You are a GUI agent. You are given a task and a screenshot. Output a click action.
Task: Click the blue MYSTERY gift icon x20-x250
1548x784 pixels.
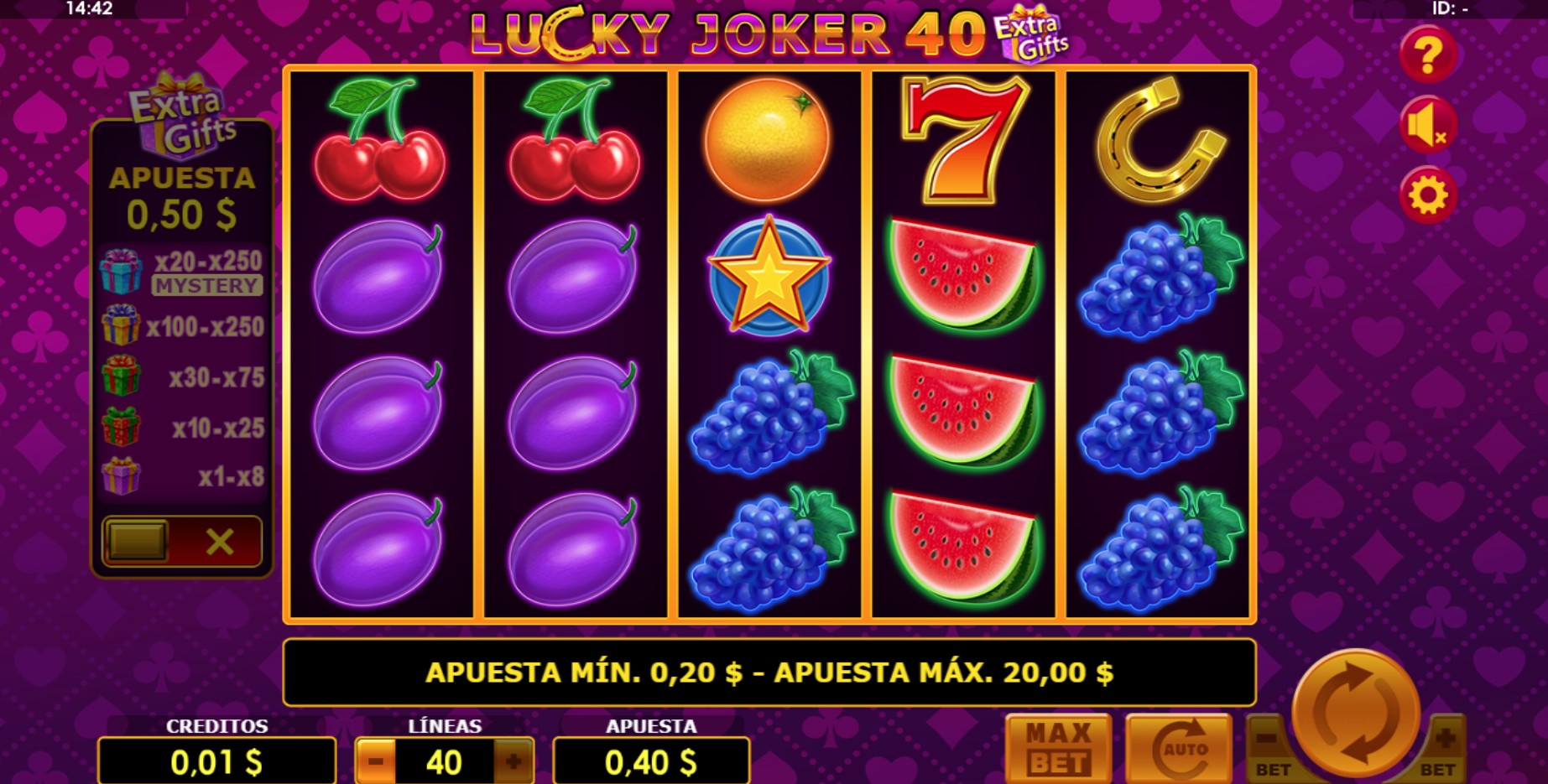tap(120, 270)
